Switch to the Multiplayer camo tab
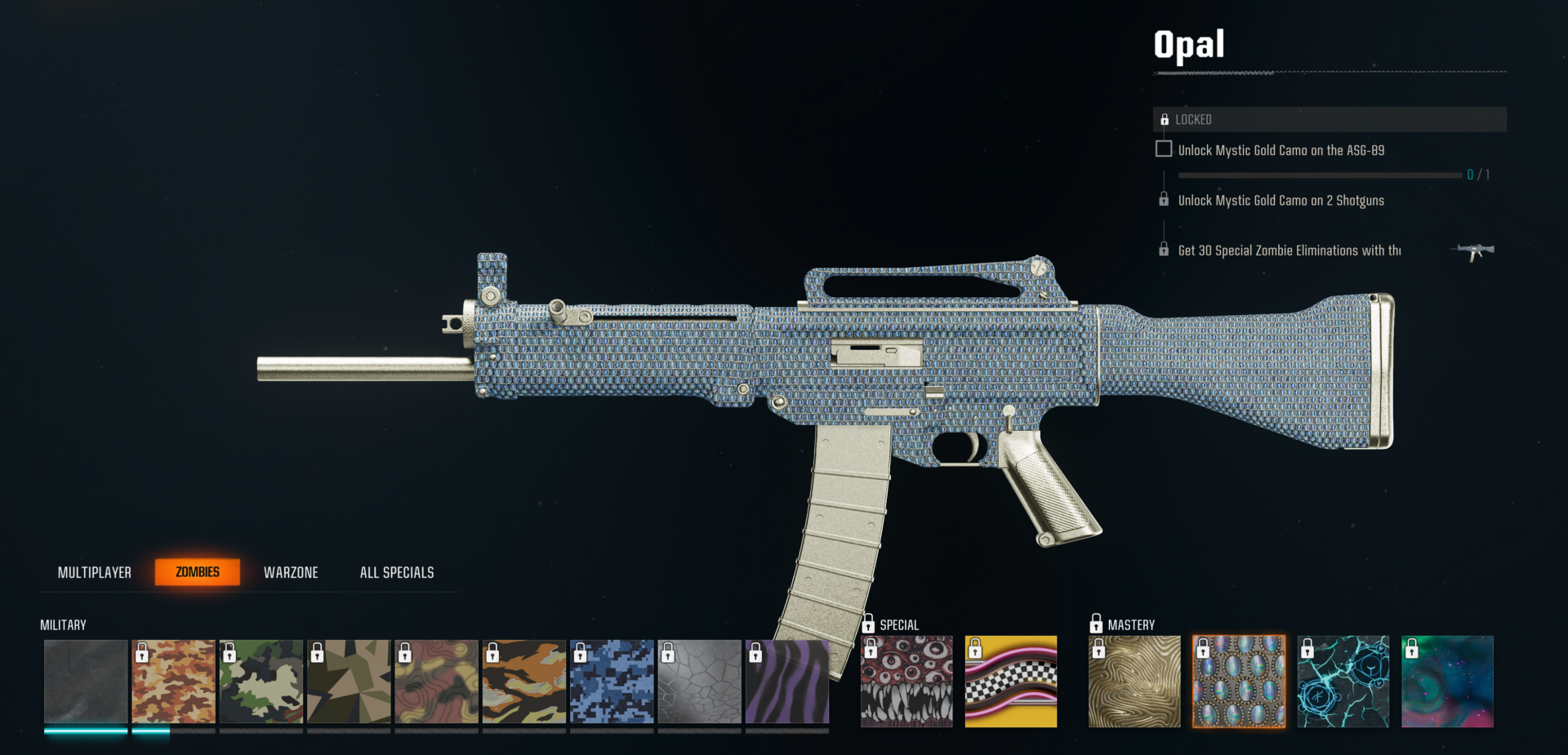The image size is (1568, 755). point(94,572)
